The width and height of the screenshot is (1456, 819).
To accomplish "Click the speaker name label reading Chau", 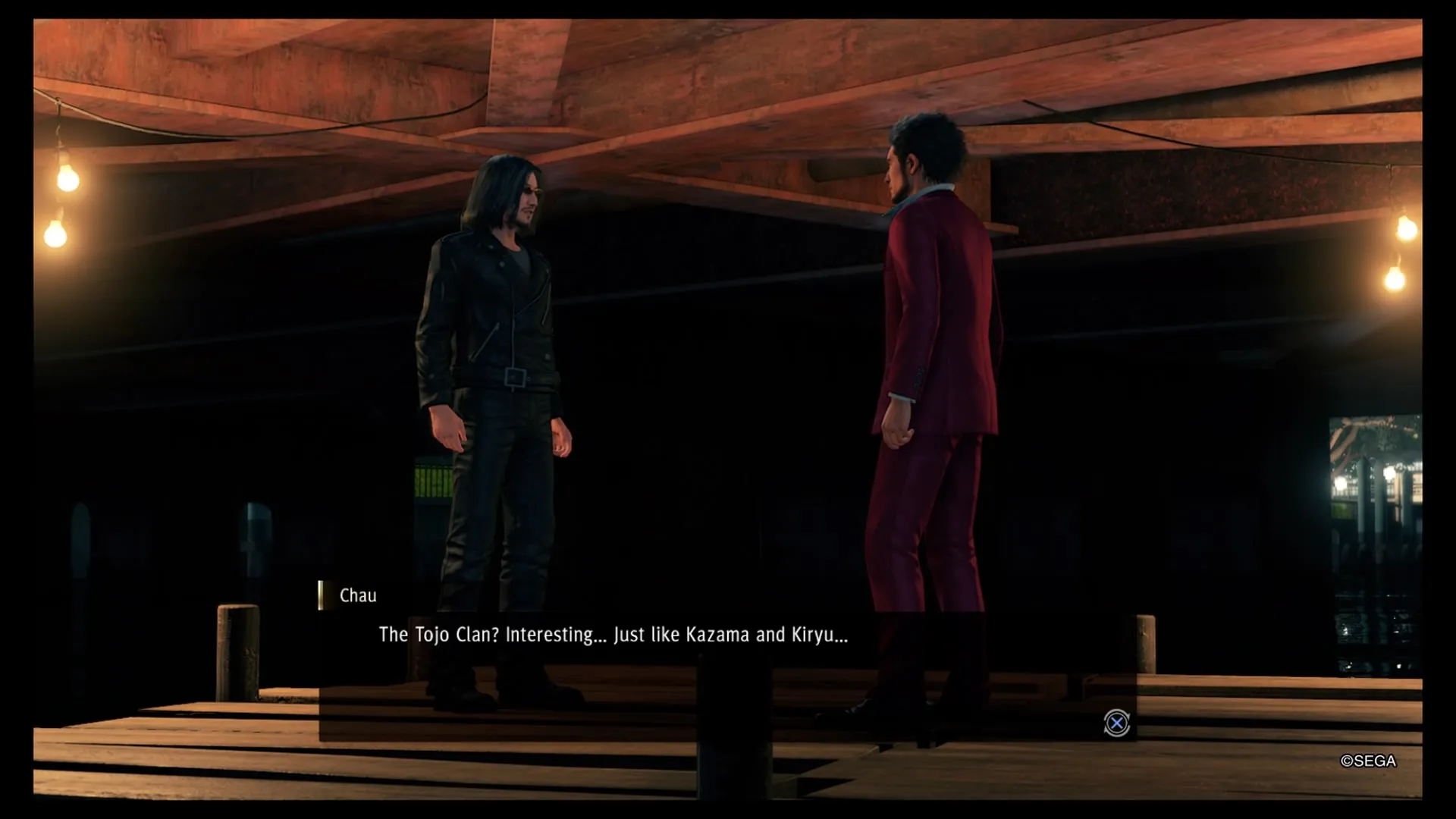I will coord(356,595).
